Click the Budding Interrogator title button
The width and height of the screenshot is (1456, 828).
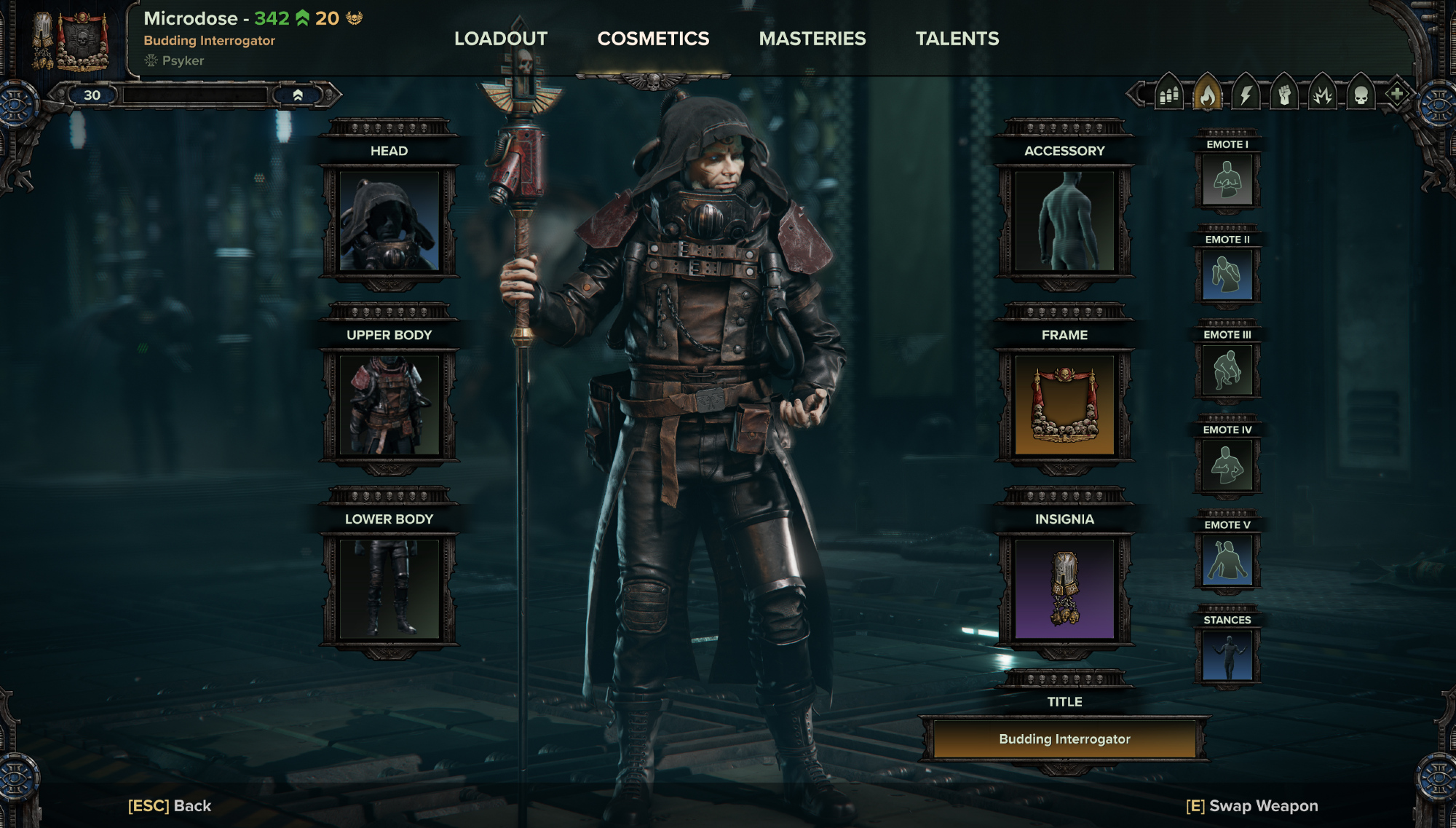pos(1064,739)
